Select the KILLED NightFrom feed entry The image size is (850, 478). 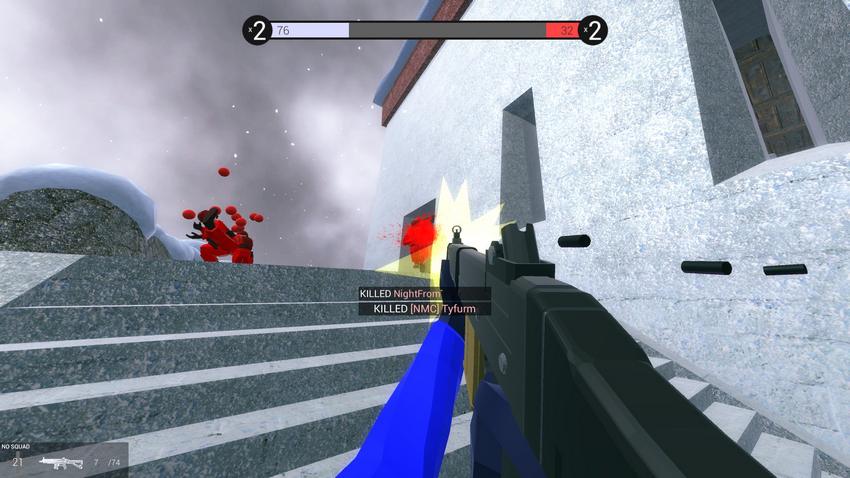click(x=400, y=294)
